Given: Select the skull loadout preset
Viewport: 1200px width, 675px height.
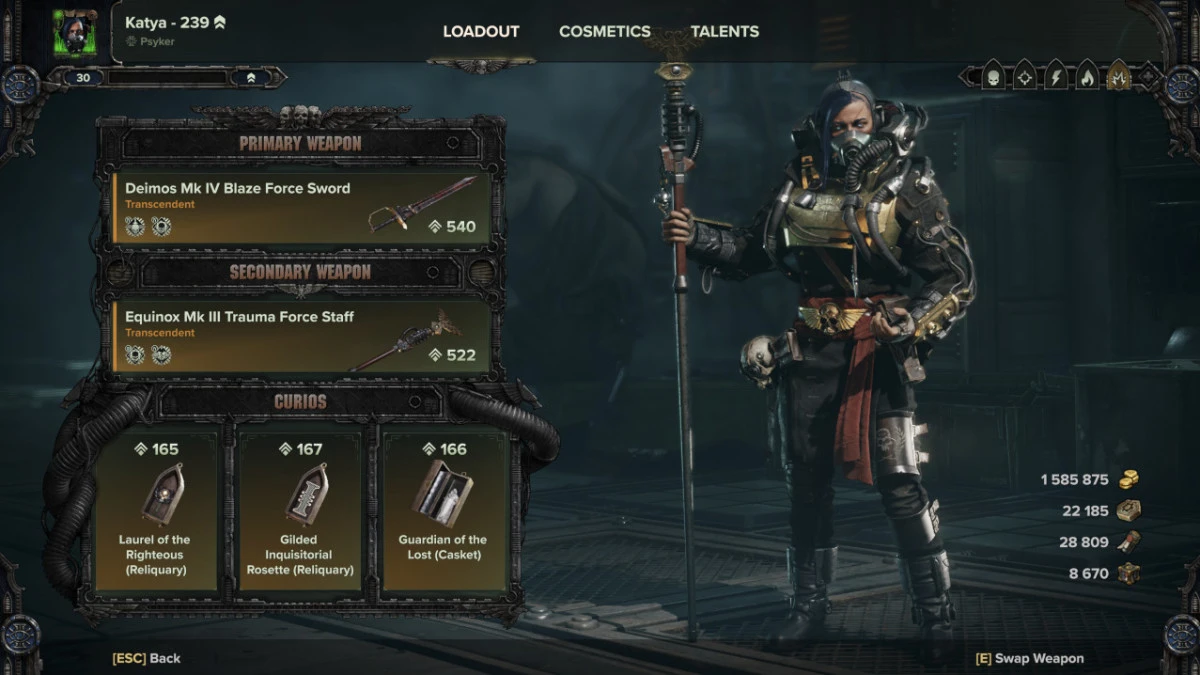Looking at the screenshot, I should (994, 76).
